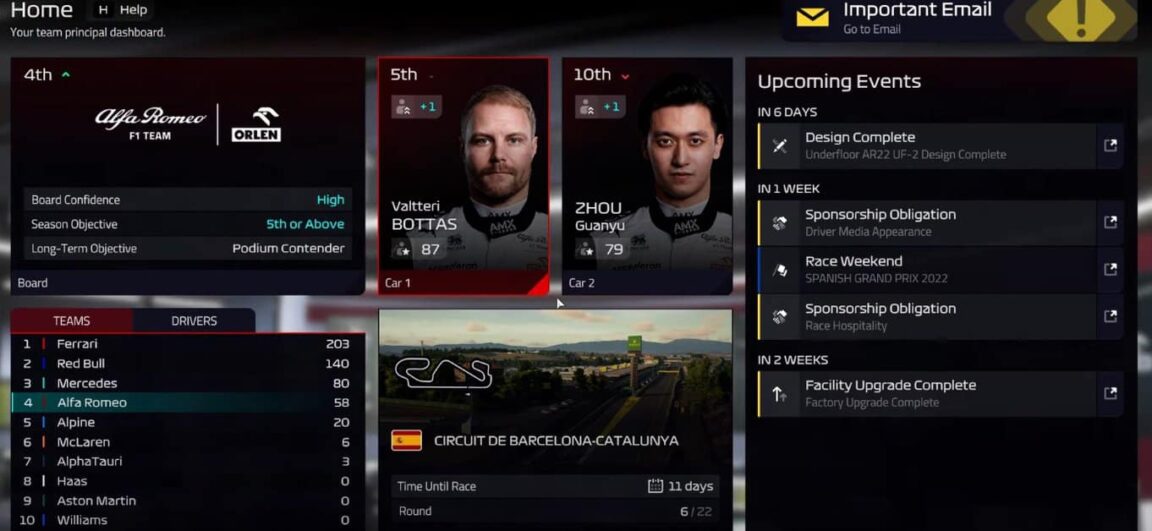The width and height of the screenshot is (1152, 531).
Task: Select the highlighted Alfa Romeo standings row
Action: (187, 403)
